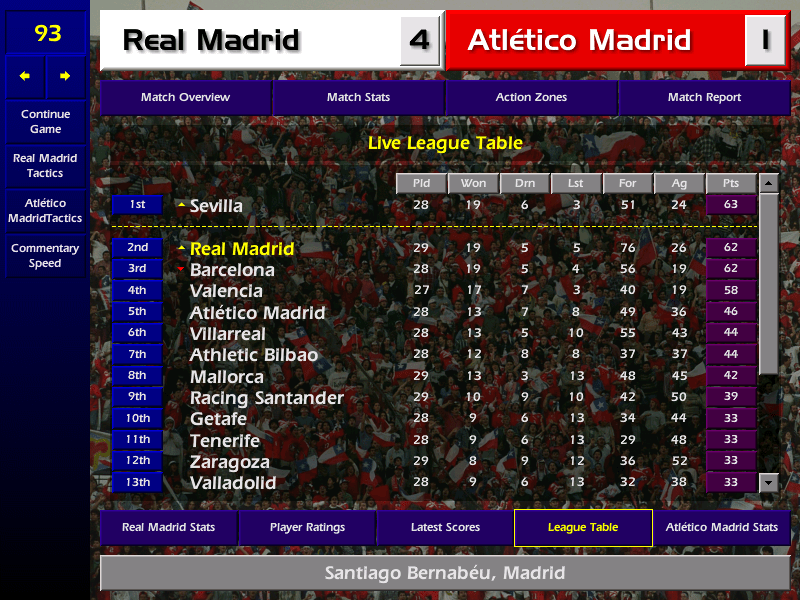Switch to the Match Overview tab
Viewport: 800px width, 600px height.
(185, 97)
